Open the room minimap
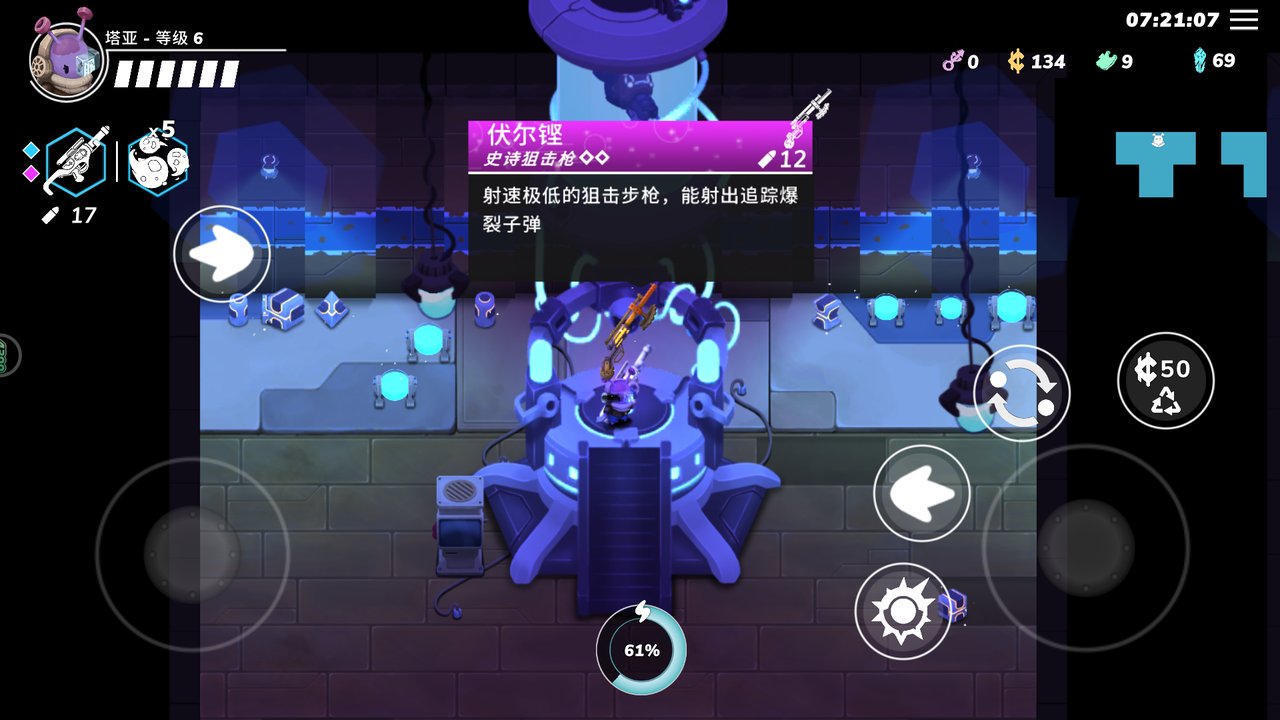The height and width of the screenshot is (720, 1280). (1190, 163)
